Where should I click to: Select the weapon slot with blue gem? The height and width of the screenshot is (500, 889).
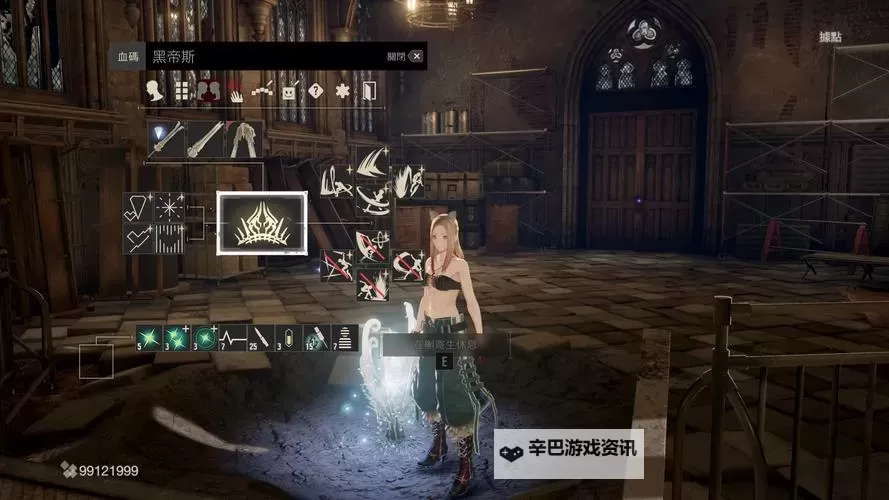pyautogui.click(x=165, y=139)
